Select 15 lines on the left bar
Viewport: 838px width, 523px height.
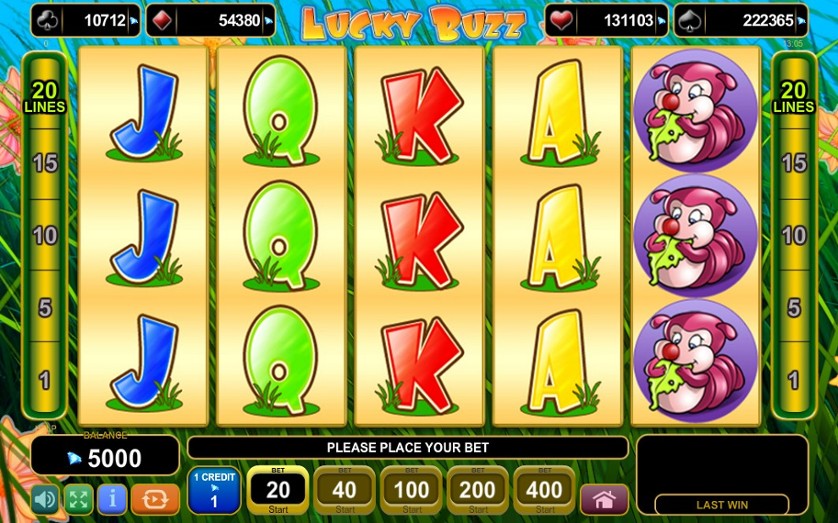(44, 162)
